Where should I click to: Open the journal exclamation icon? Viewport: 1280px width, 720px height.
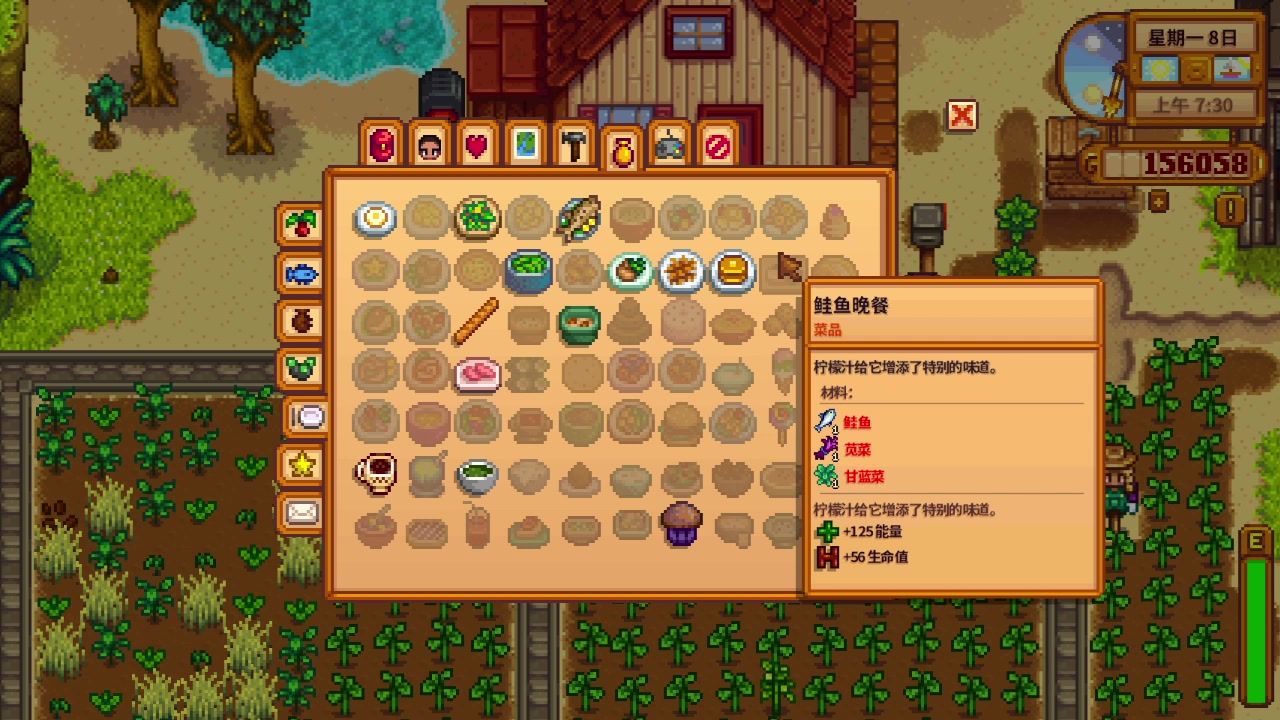(x=1230, y=208)
